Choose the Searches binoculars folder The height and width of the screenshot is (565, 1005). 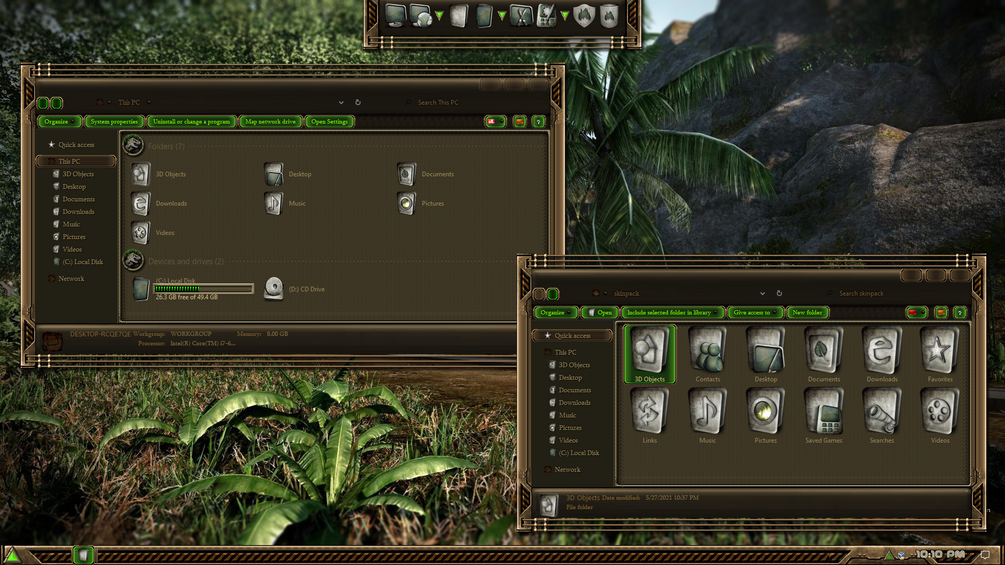(x=882, y=415)
